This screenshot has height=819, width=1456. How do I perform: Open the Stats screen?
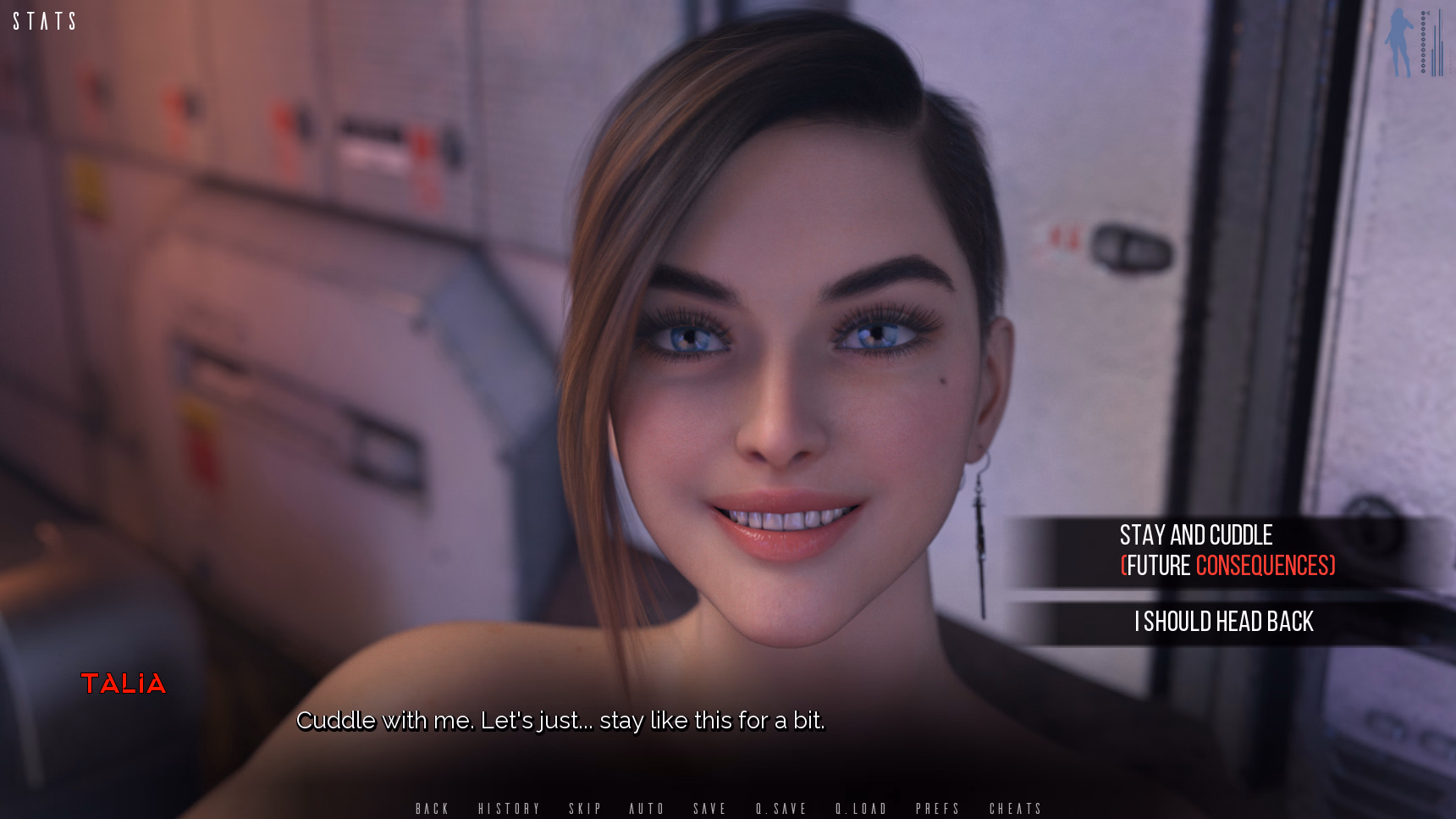(x=44, y=21)
